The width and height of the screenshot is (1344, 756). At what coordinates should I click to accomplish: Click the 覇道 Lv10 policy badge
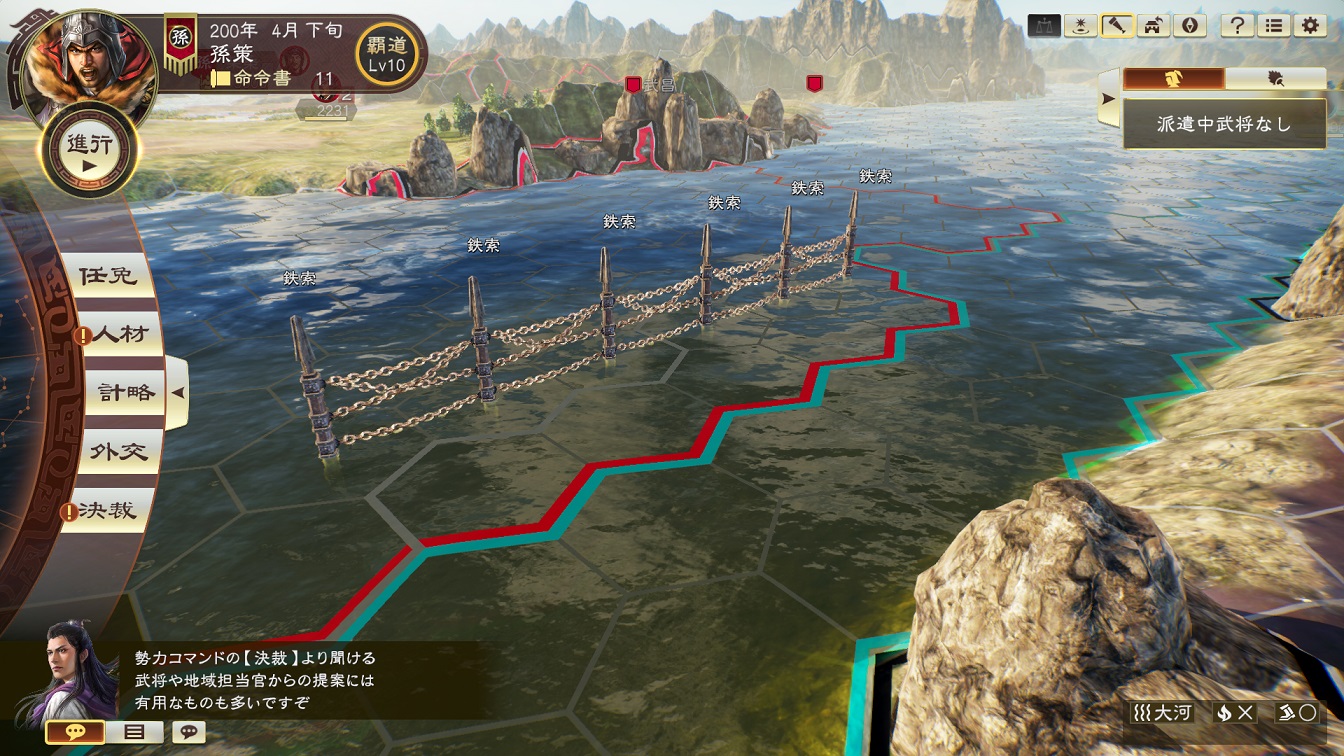pos(387,53)
